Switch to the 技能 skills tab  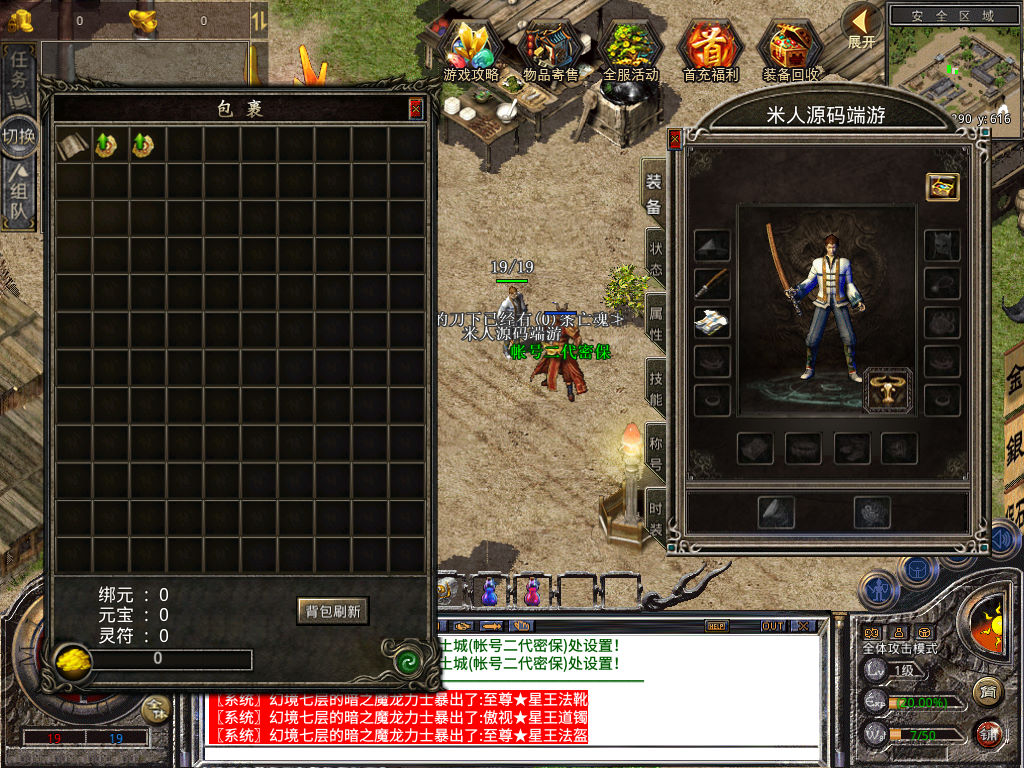tap(656, 388)
